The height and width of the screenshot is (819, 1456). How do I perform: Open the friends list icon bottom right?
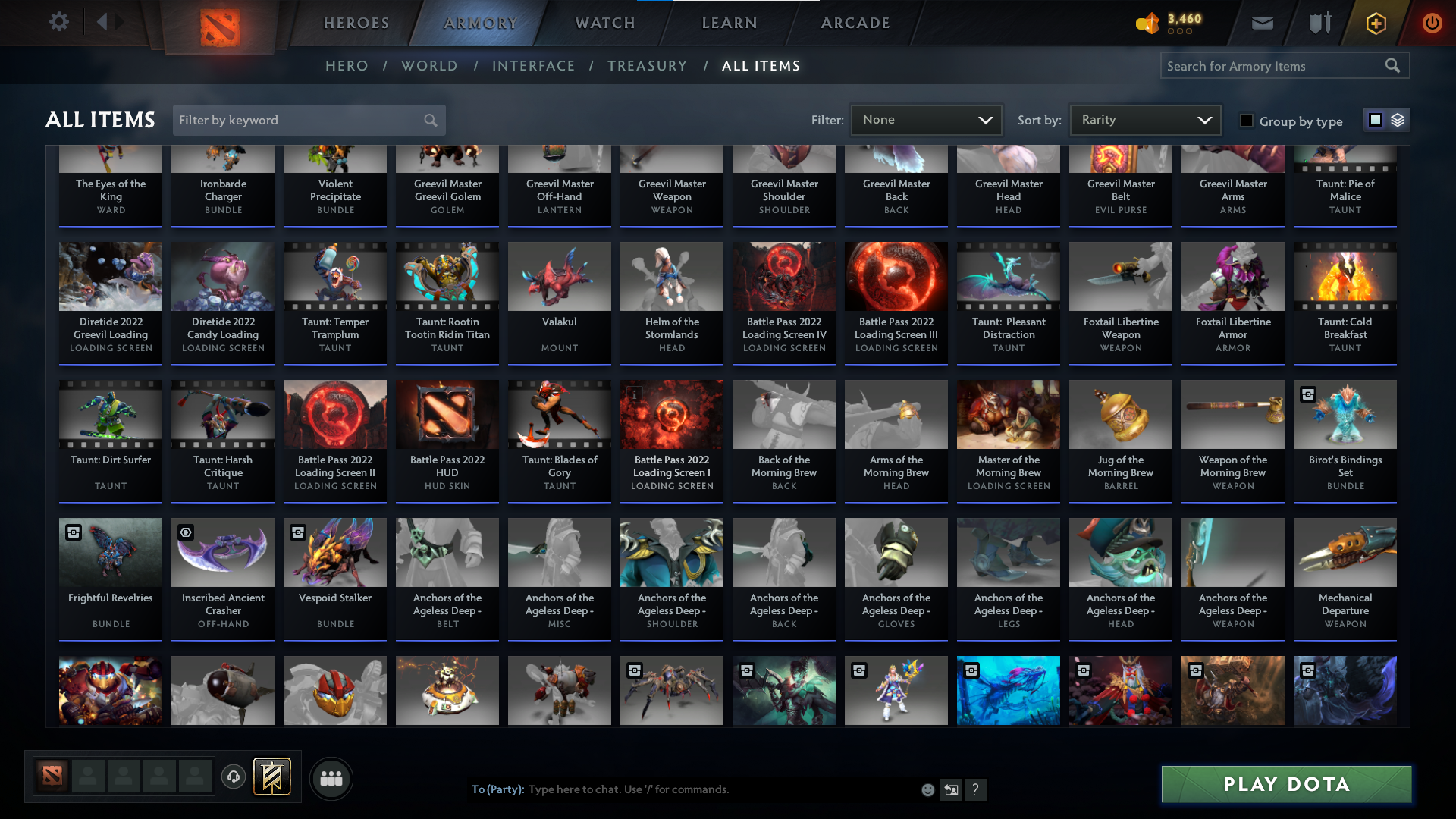[x=331, y=778]
